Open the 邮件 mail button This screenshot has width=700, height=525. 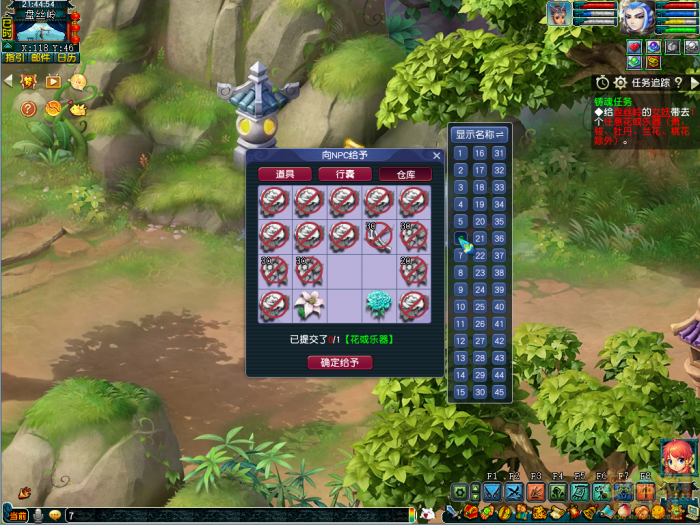pos(40,58)
